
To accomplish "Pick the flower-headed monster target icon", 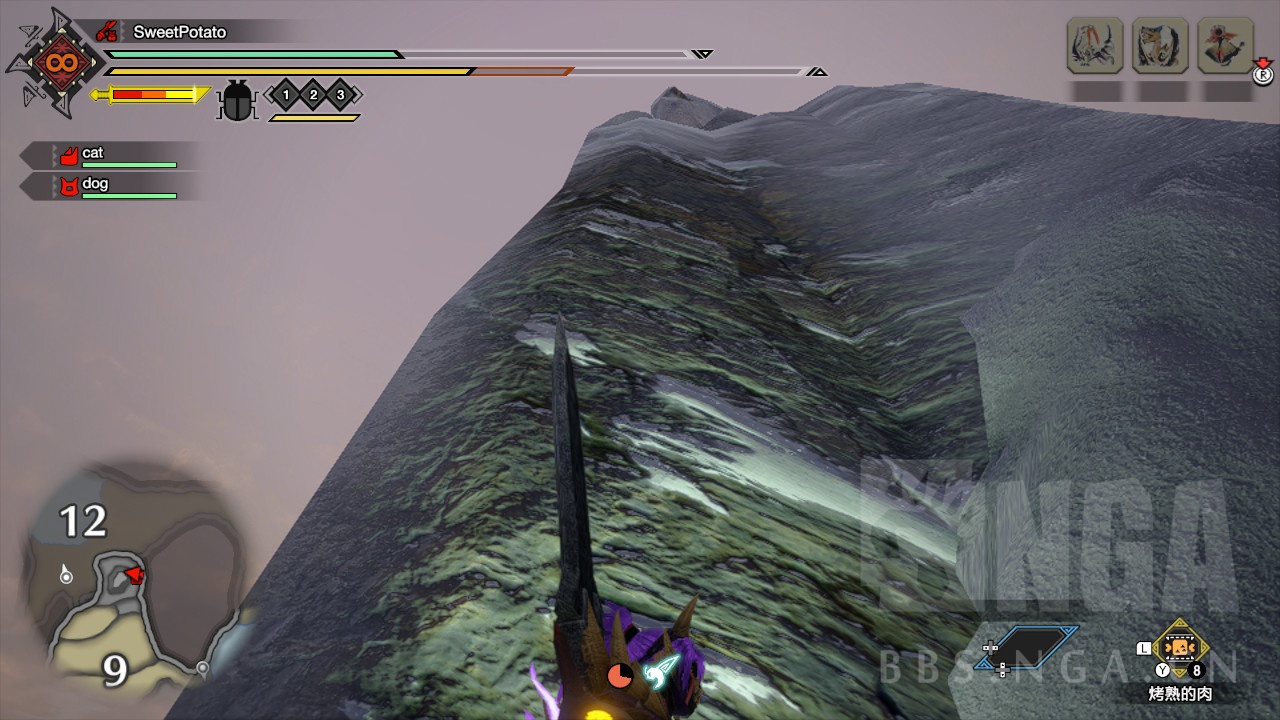I will (1225, 45).
